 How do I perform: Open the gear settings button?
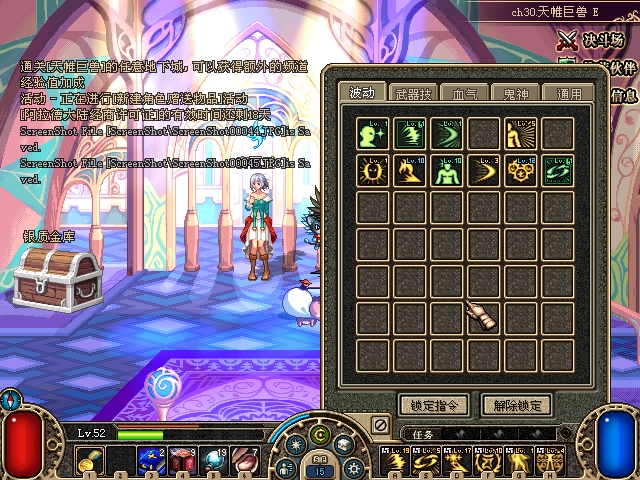pos(356,466)
